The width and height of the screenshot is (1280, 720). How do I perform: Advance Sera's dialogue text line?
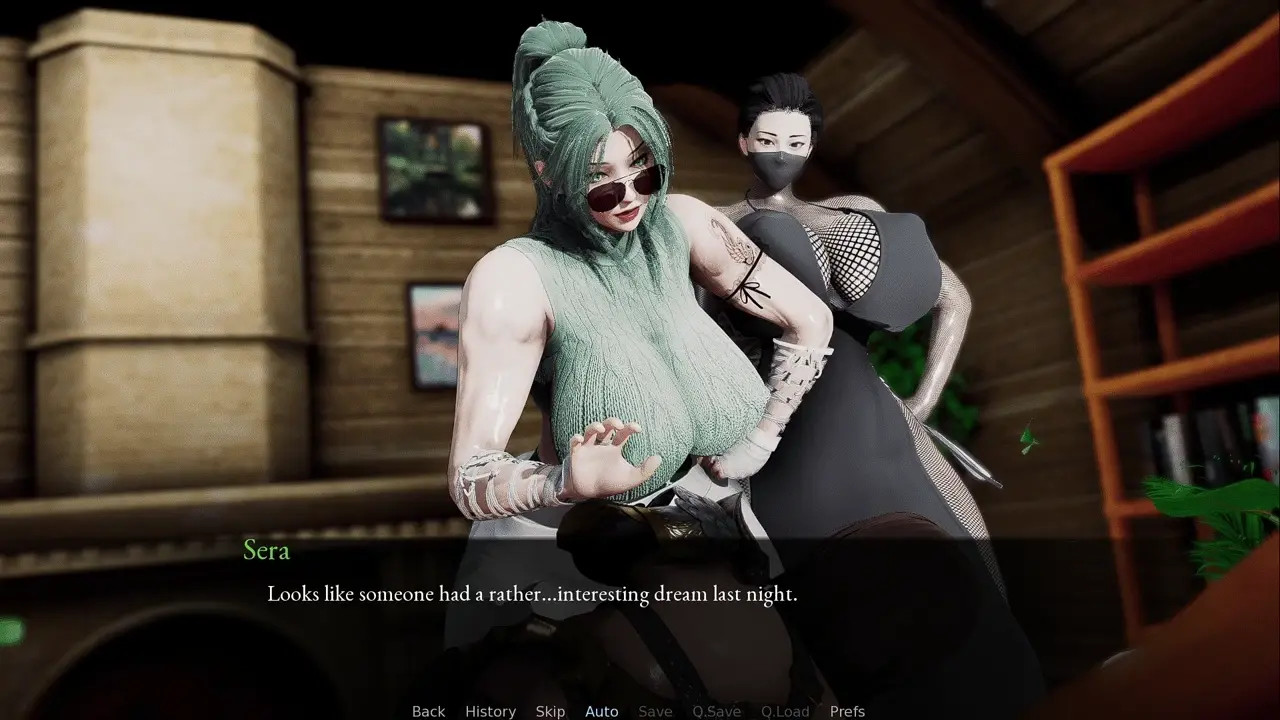pyautogui.click(x=532, y=594)
